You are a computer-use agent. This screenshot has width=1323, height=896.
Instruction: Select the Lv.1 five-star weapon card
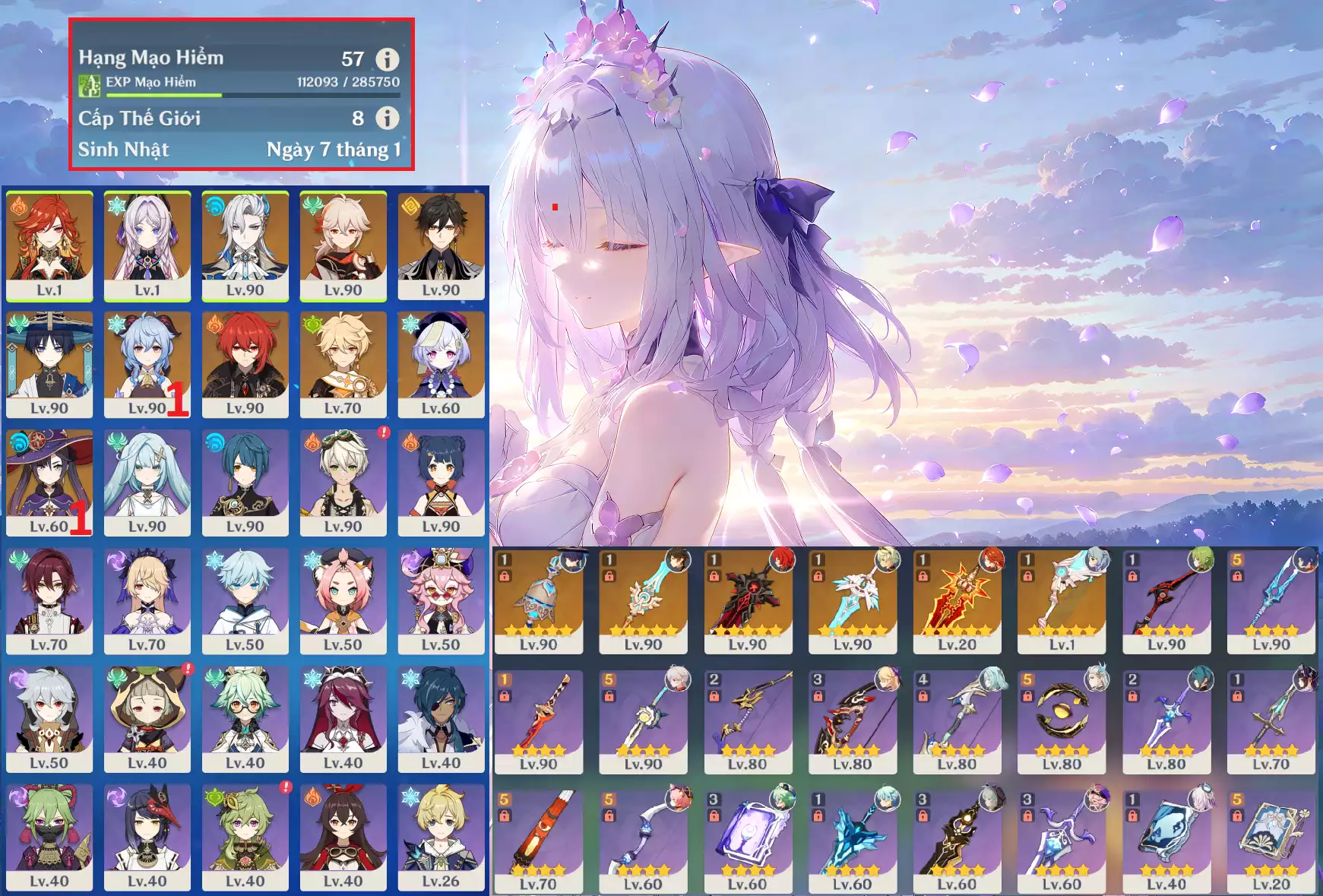click(x=1062, y=600)
